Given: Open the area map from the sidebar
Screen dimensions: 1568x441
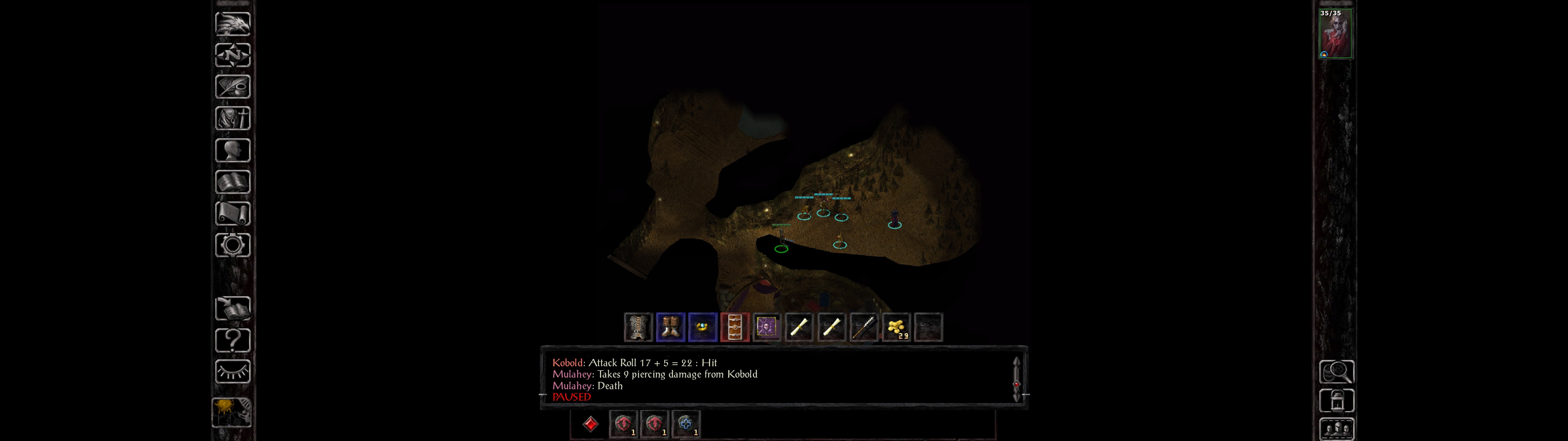Looking at the screenshot, I should [x=232, y=55].
